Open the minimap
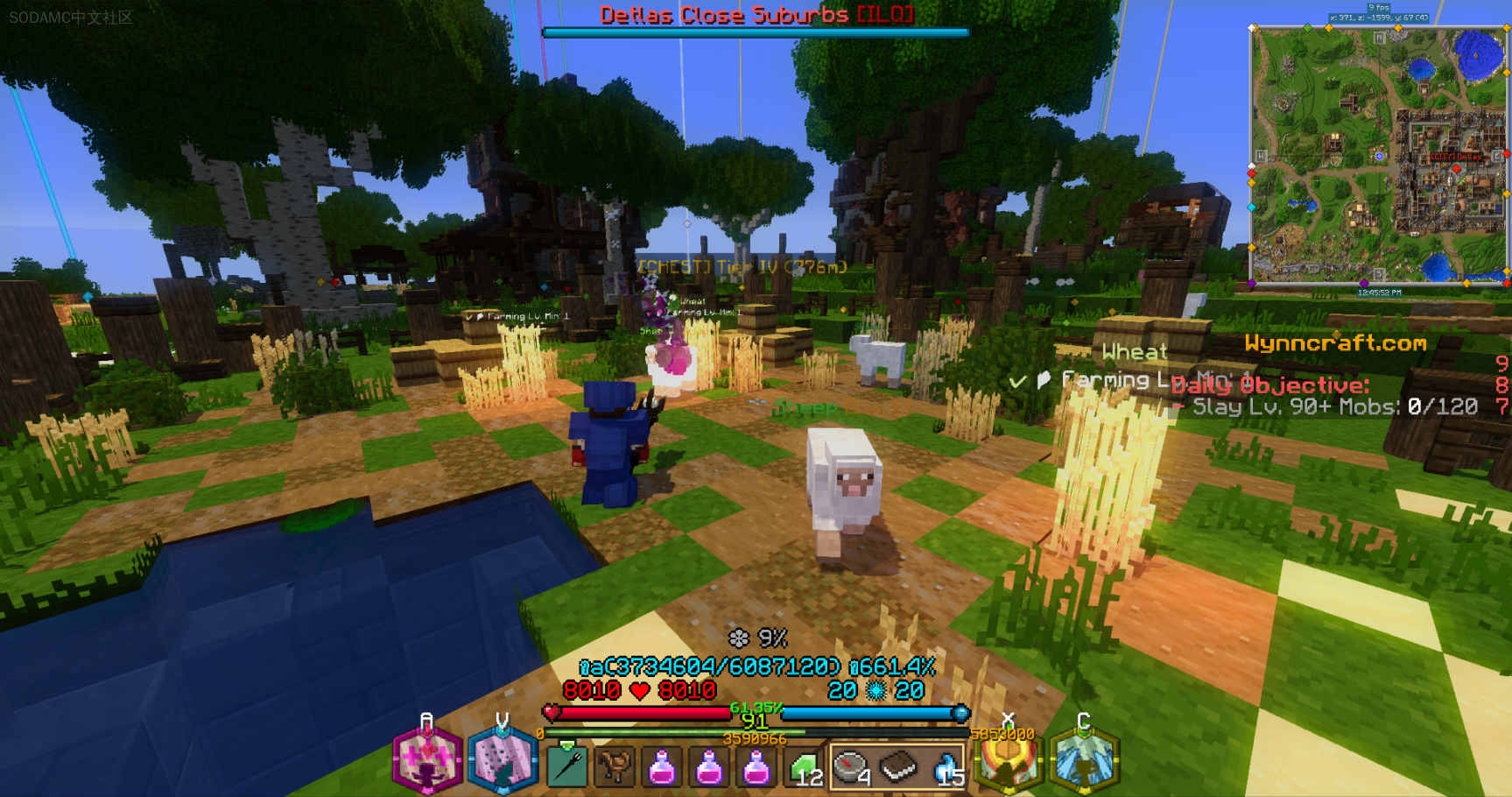The image size is (1512, 797). [1378, 154]
